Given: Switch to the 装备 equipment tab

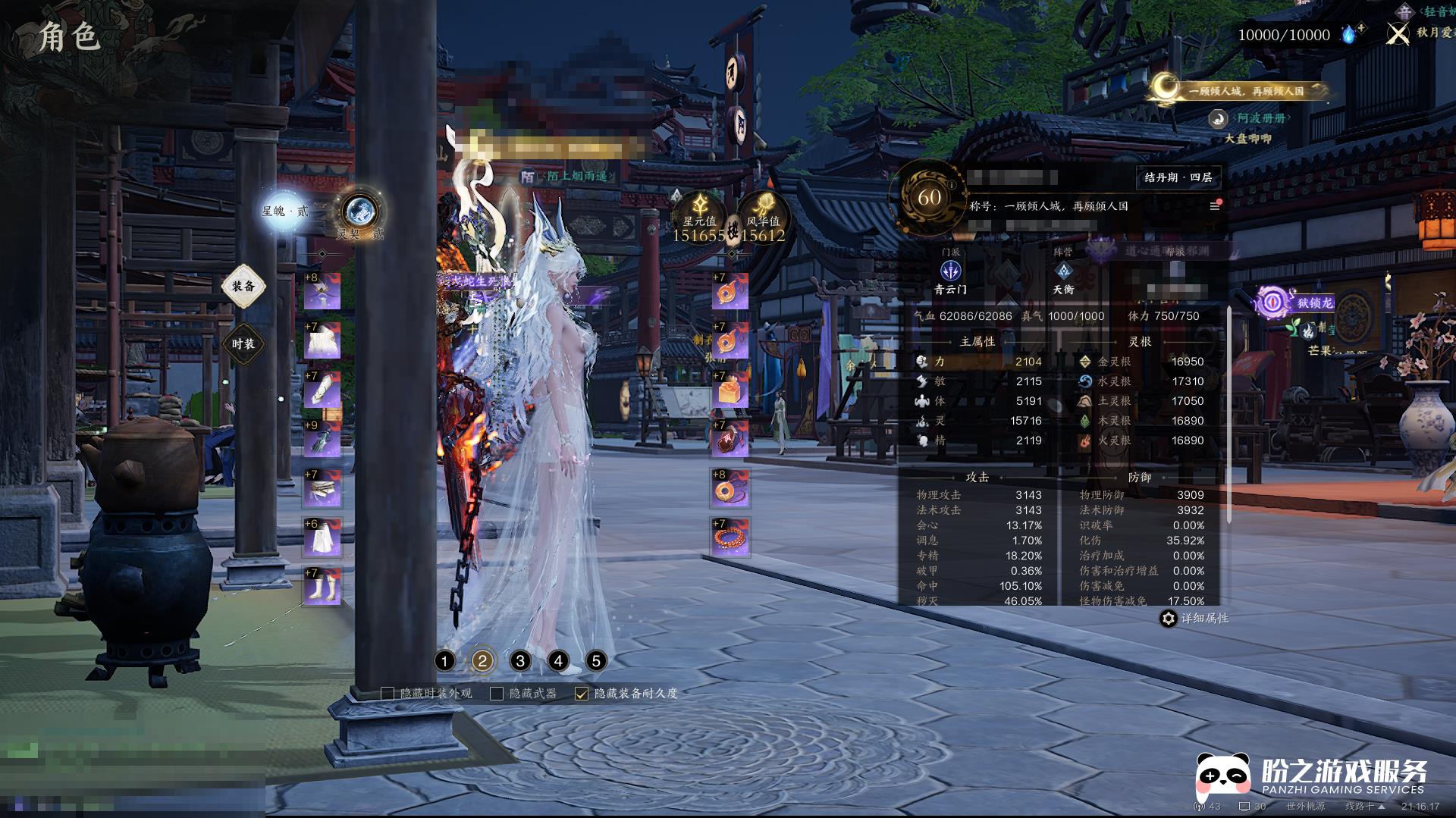Looking at the screenshot, I should pyautogui.click(x=243, y=287).
